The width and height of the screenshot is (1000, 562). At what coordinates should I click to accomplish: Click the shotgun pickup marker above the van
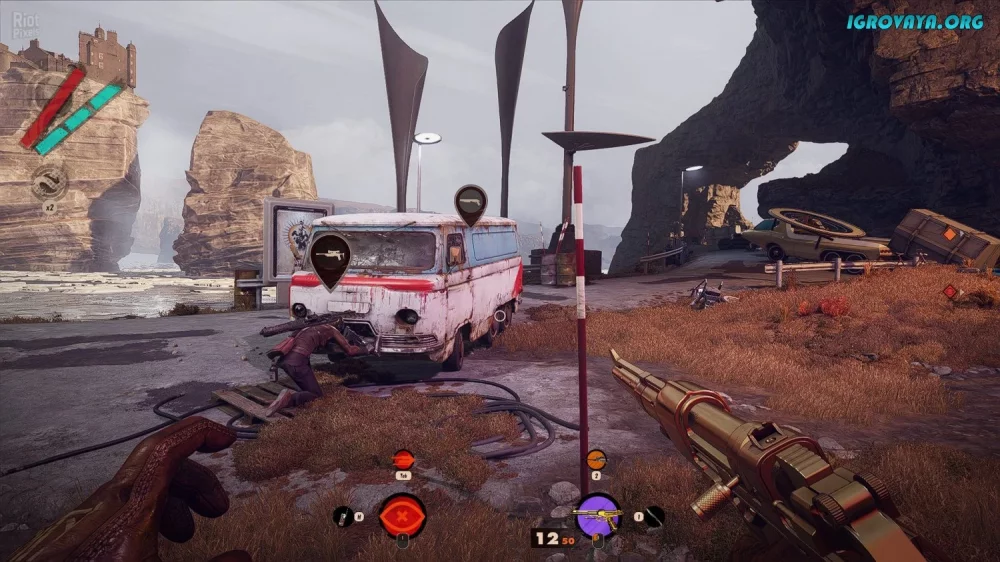[x=470, y=203]
